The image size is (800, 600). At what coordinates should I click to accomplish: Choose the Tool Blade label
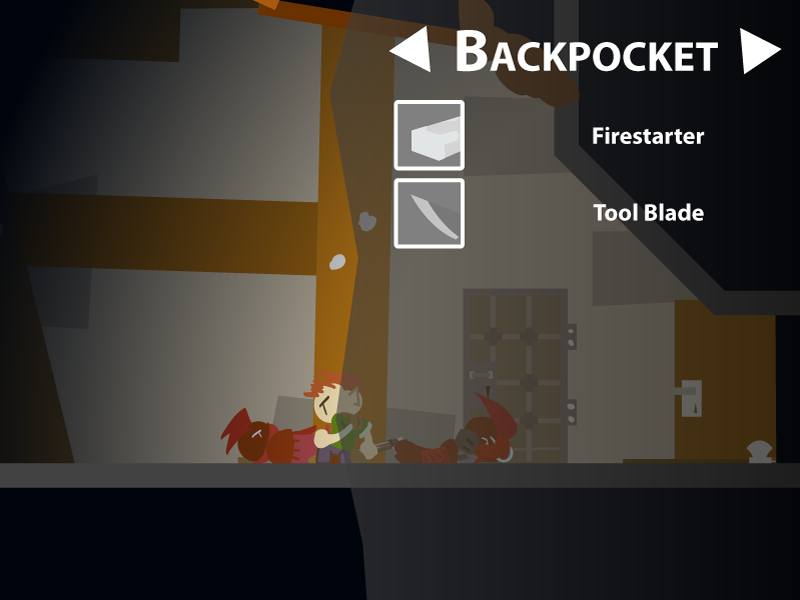click(648, 213)
